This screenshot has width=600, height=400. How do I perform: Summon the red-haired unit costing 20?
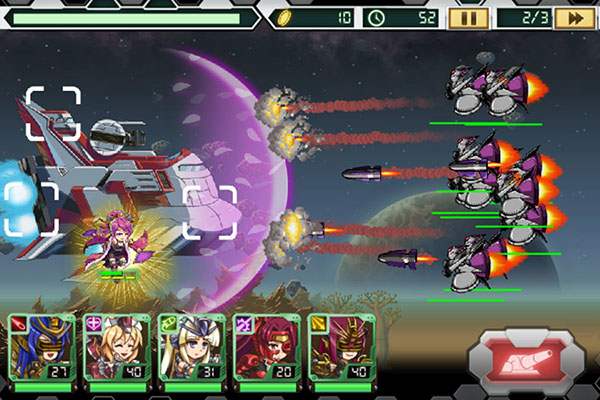point(260,348)
